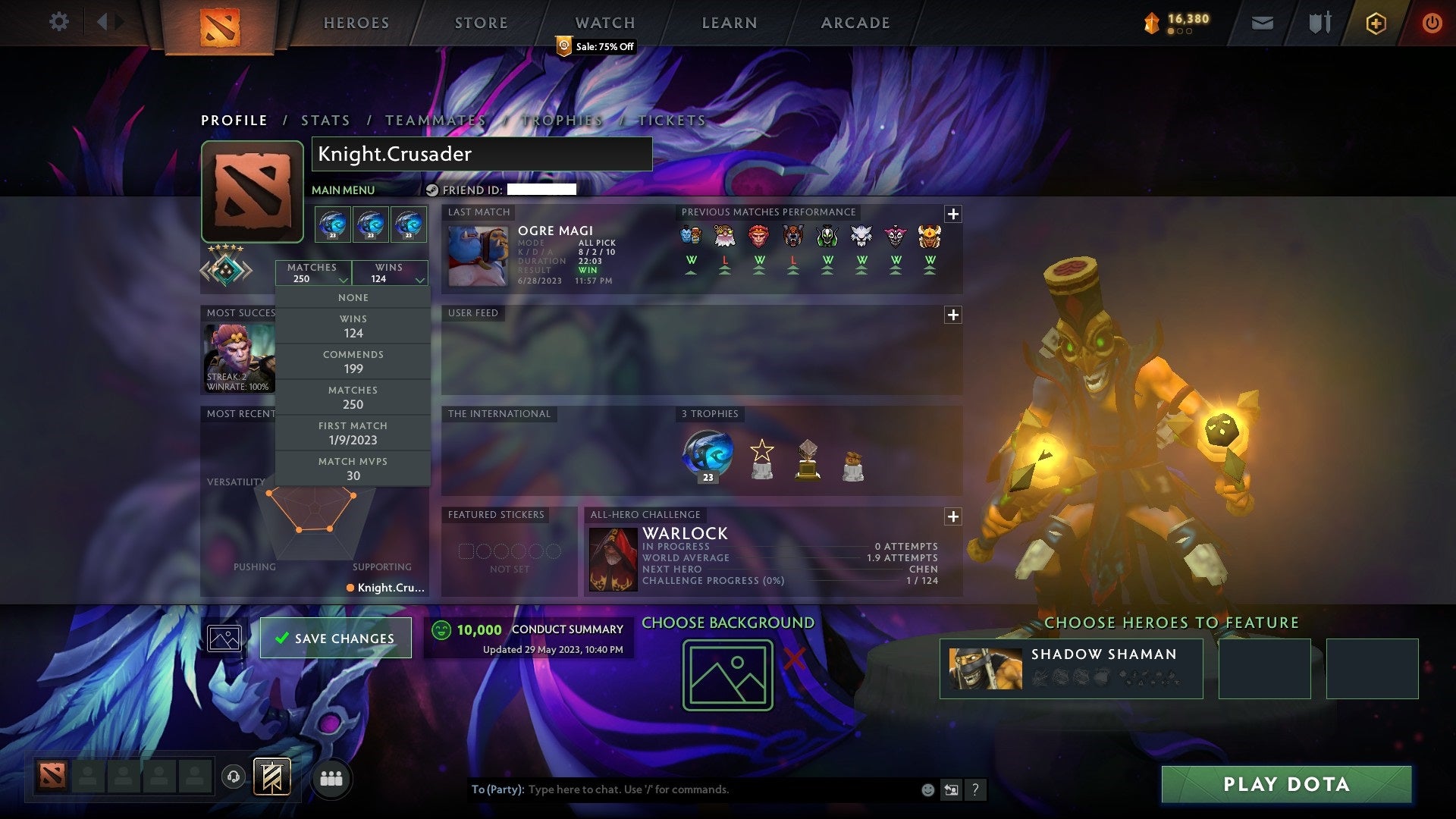Open the ARCADE menu

855,22
